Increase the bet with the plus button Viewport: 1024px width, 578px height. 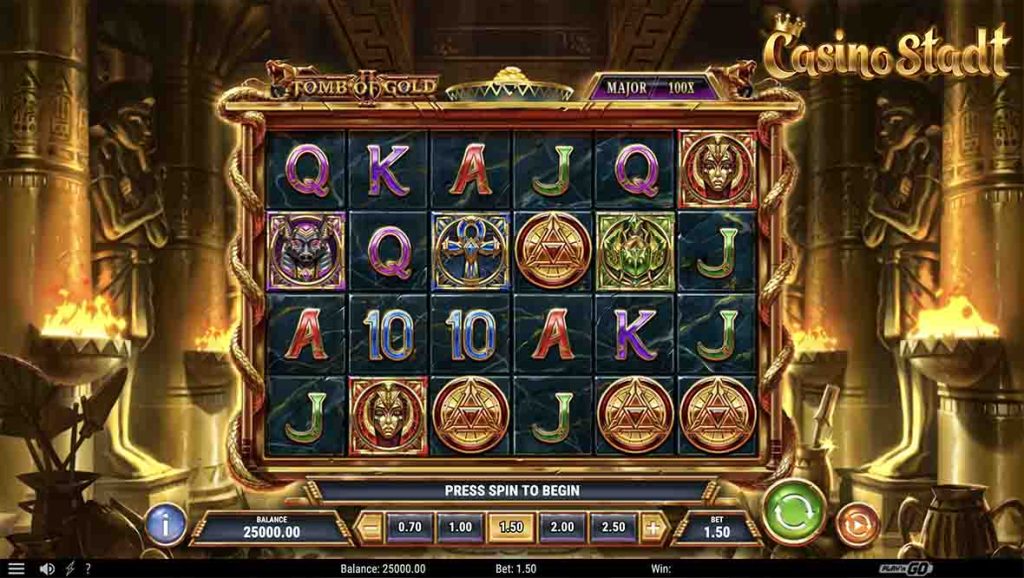(x=653, y=527)
